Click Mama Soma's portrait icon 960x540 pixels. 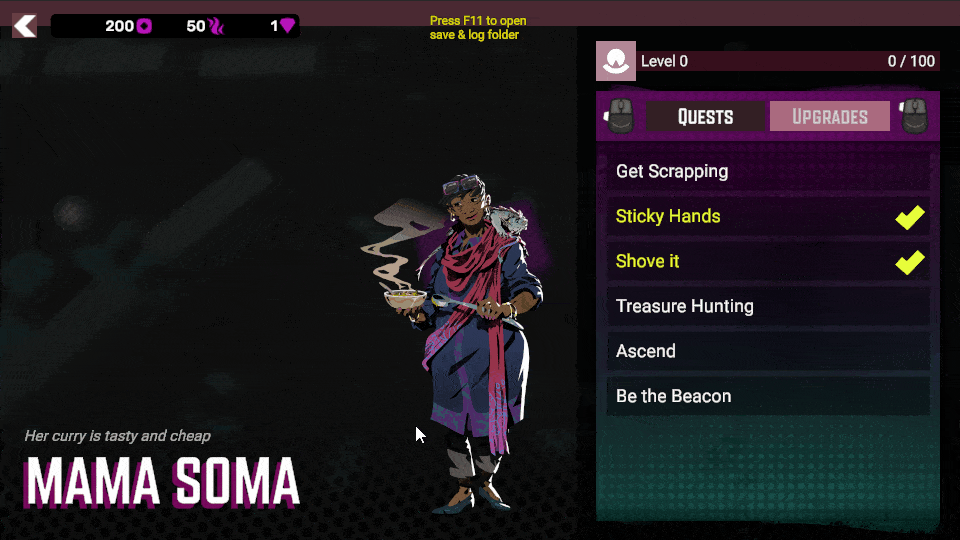tap(616, 61)
